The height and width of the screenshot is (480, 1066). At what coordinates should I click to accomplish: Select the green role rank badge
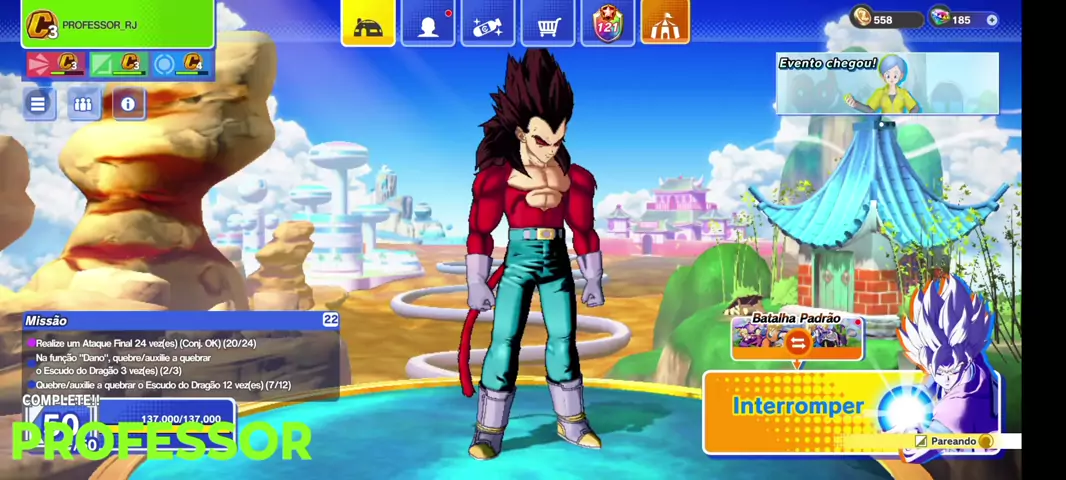click(118, 65)
